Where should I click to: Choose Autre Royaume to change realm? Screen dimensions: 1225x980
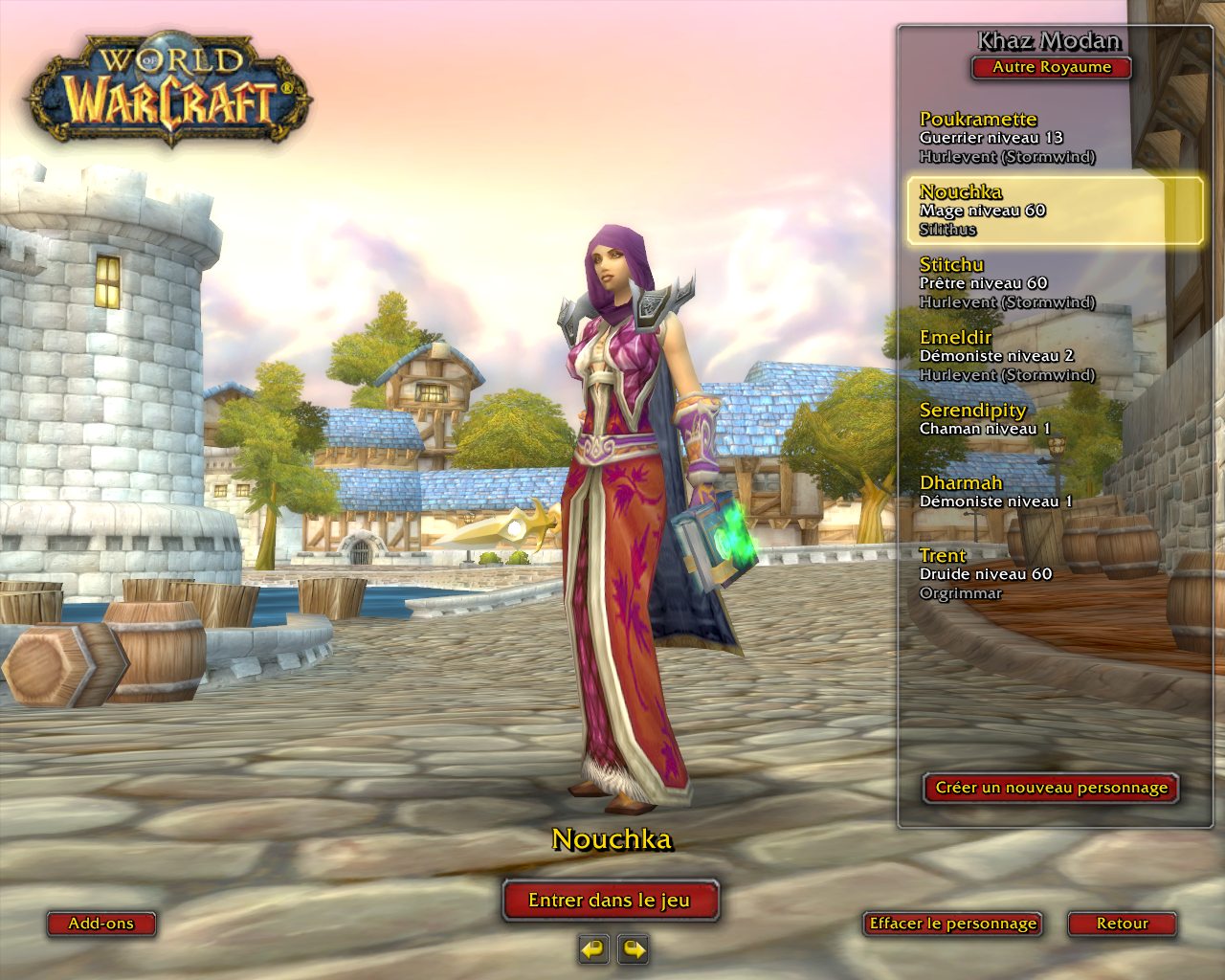click(x=1051, y=68)
